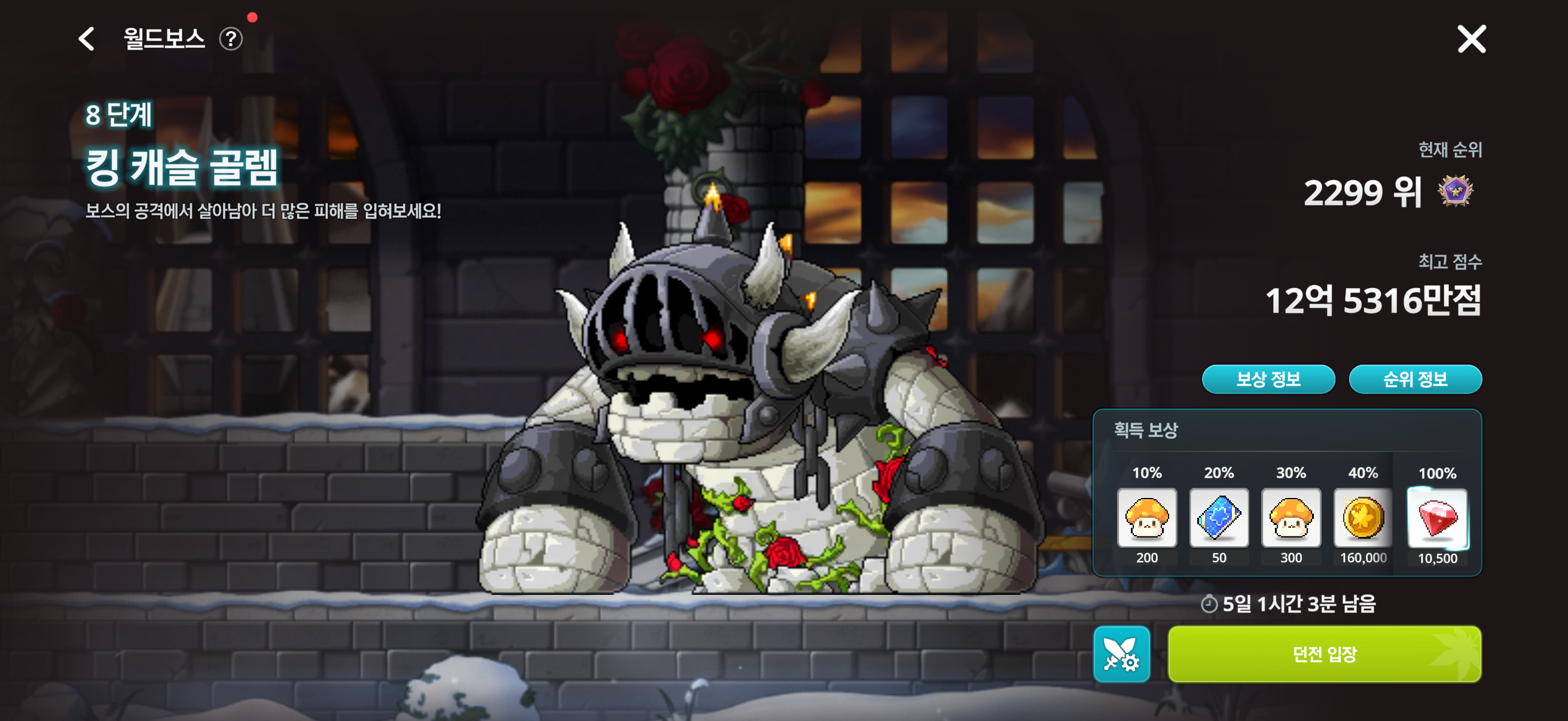The width and height of the screenshot is (1568, 721).
Task: Show 순위 정보 ranking info
Action: coord(1415,379)
